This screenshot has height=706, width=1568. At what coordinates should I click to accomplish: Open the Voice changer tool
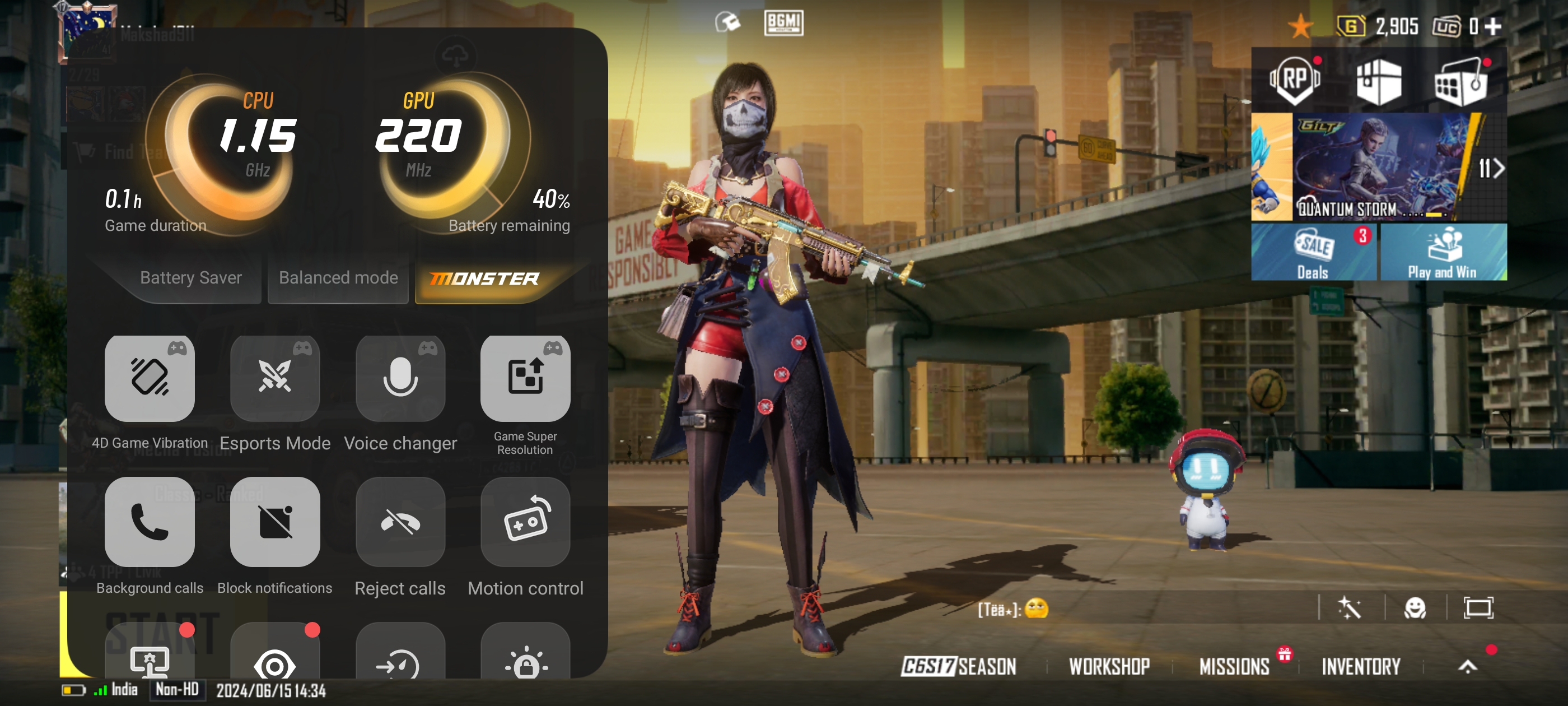tap(400, 378)
